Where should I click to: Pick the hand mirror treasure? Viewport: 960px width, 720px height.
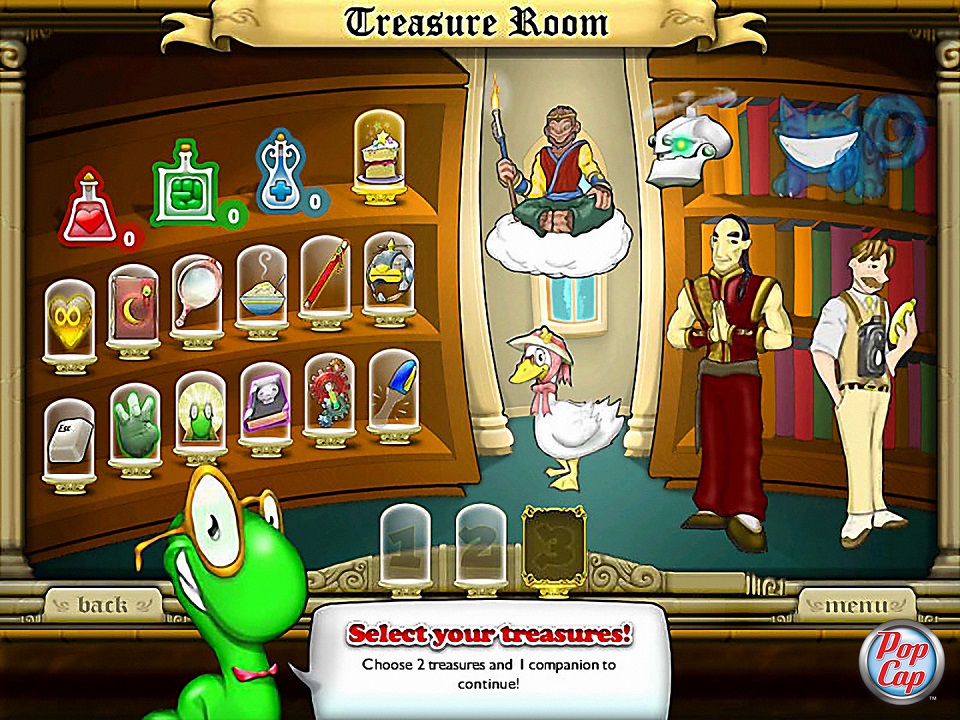(x=197, y=293)
